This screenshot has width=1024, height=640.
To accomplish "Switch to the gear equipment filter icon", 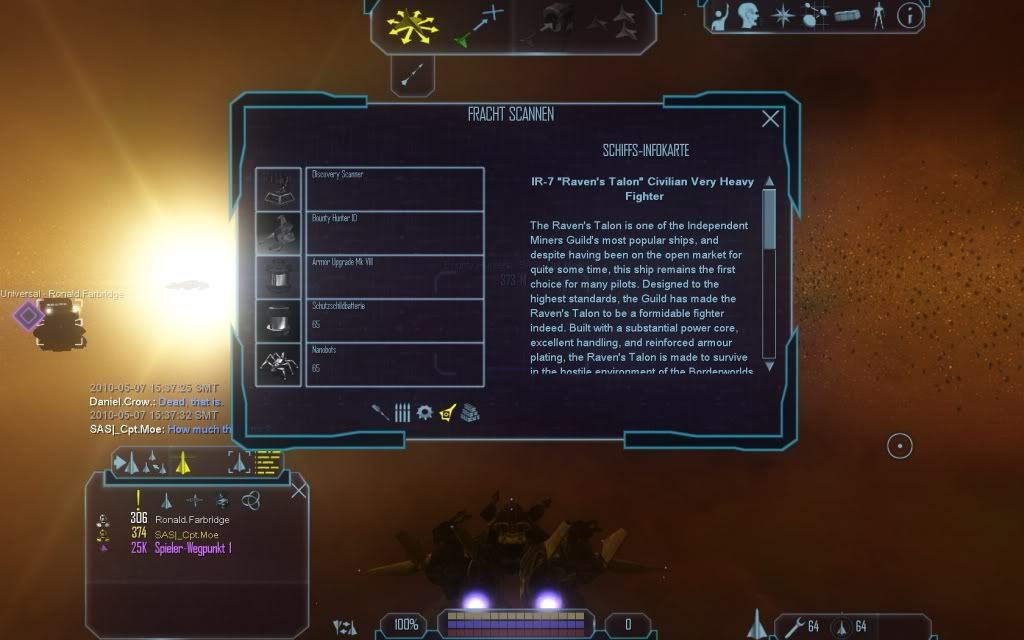I will click(424, 412).
